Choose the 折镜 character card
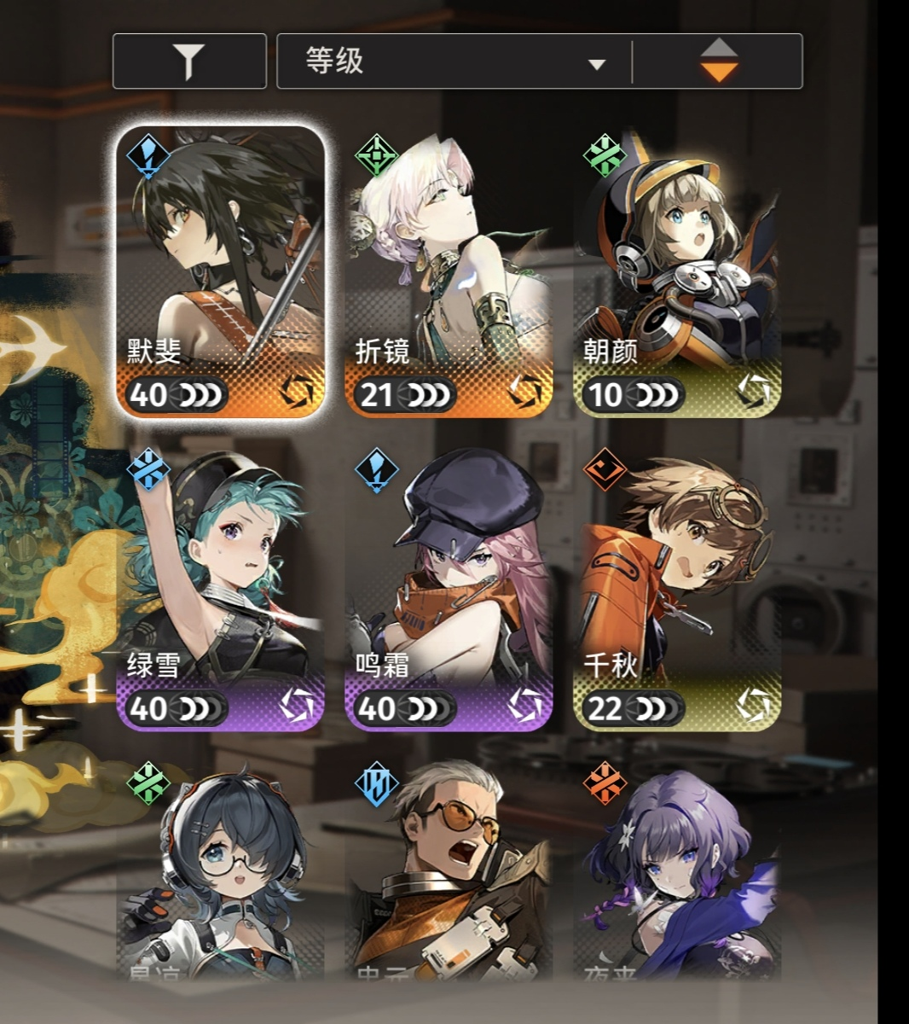Image resolution: width=909 pixels, height=1024 pixels. pyautogui.click(x=449, y=271)
